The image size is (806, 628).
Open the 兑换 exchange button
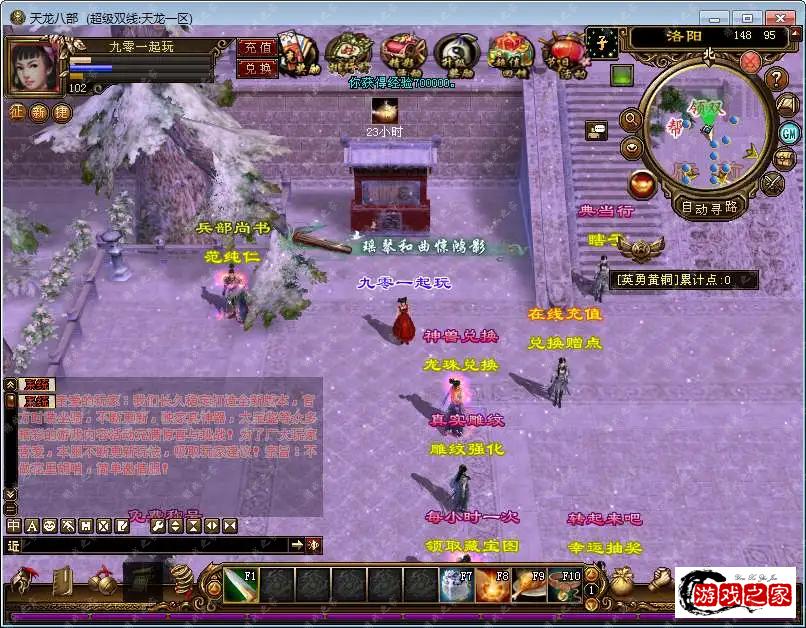click(257, 68)
